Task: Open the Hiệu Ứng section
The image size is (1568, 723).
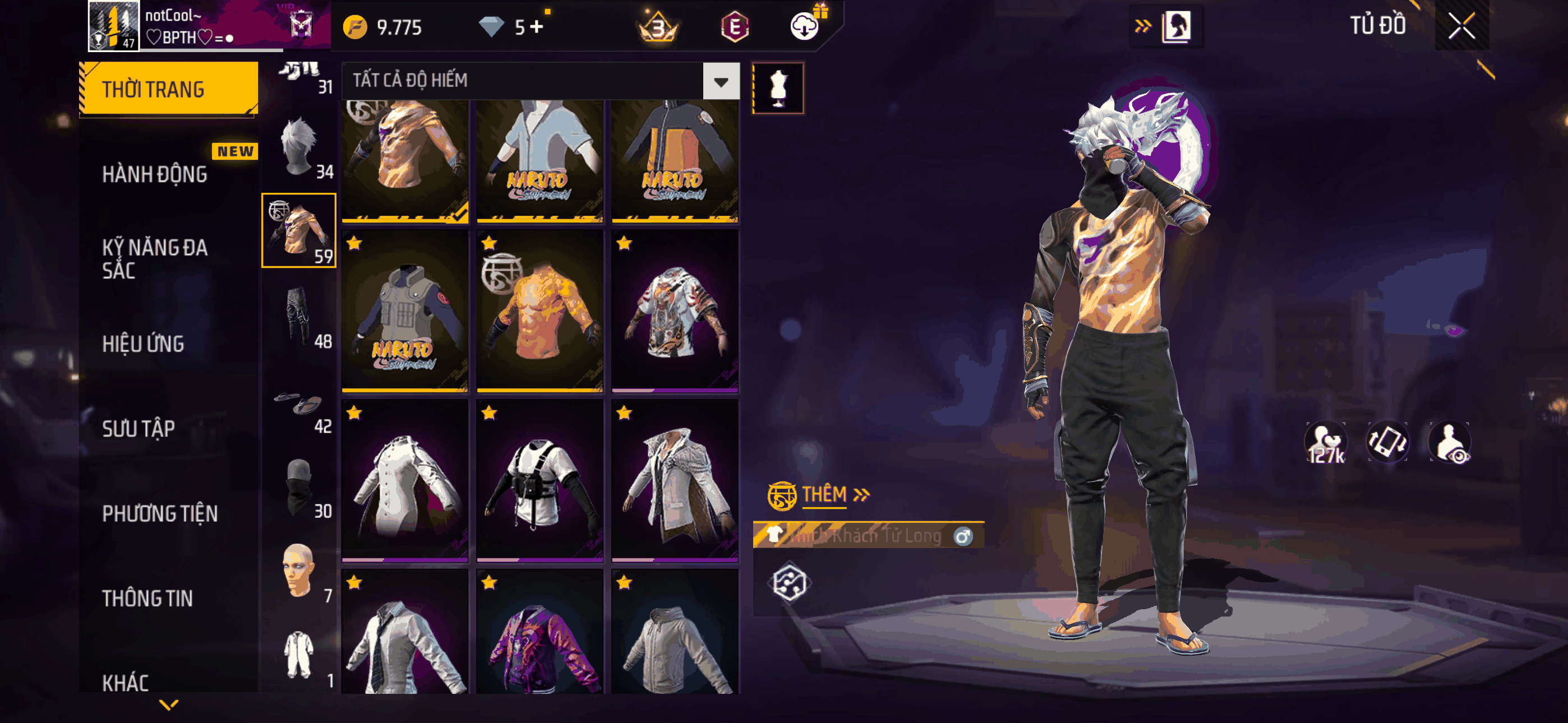Action: (143, 344)
